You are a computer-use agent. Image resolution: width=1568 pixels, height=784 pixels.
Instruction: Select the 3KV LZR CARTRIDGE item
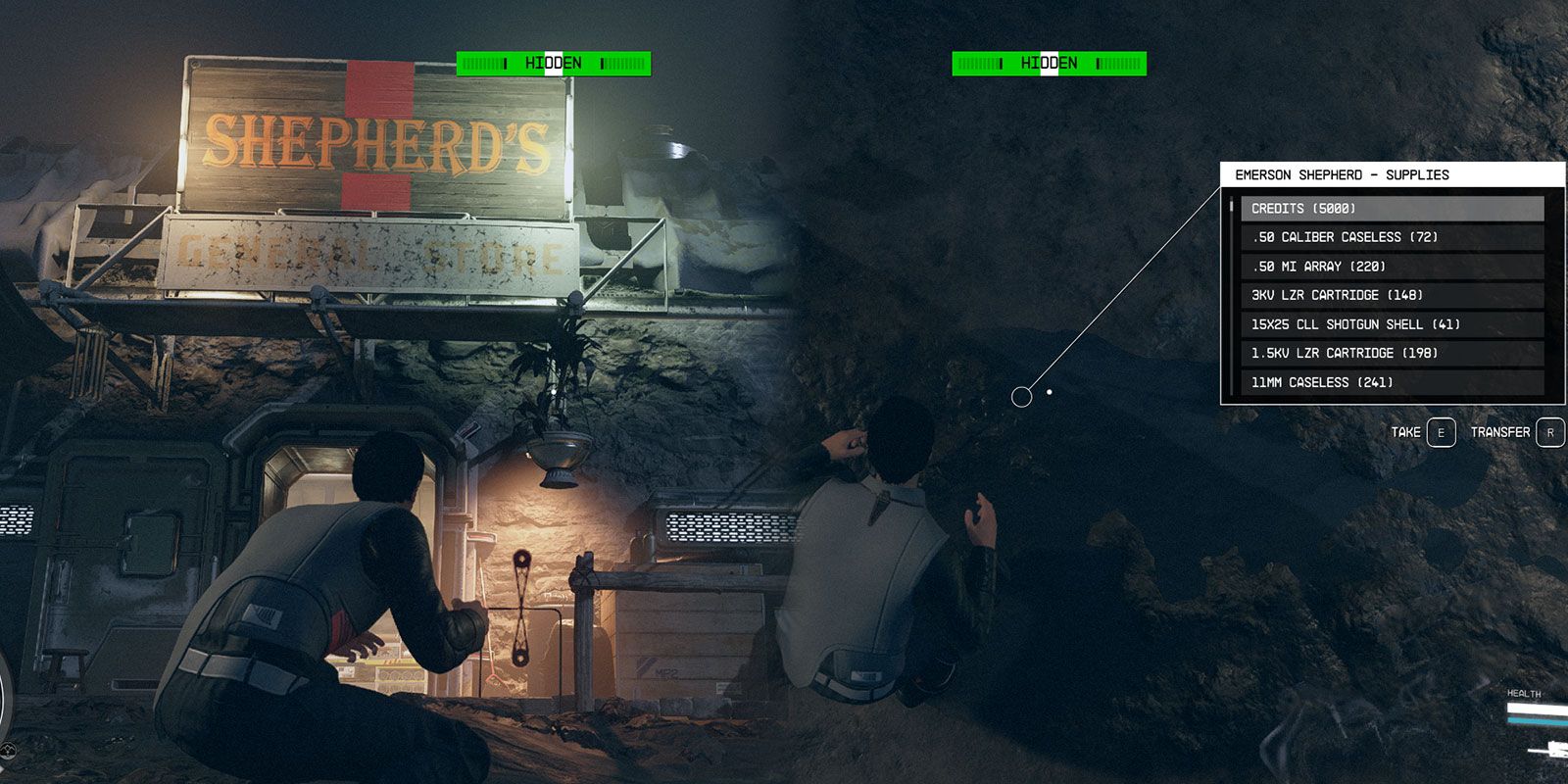[1392, 295]
